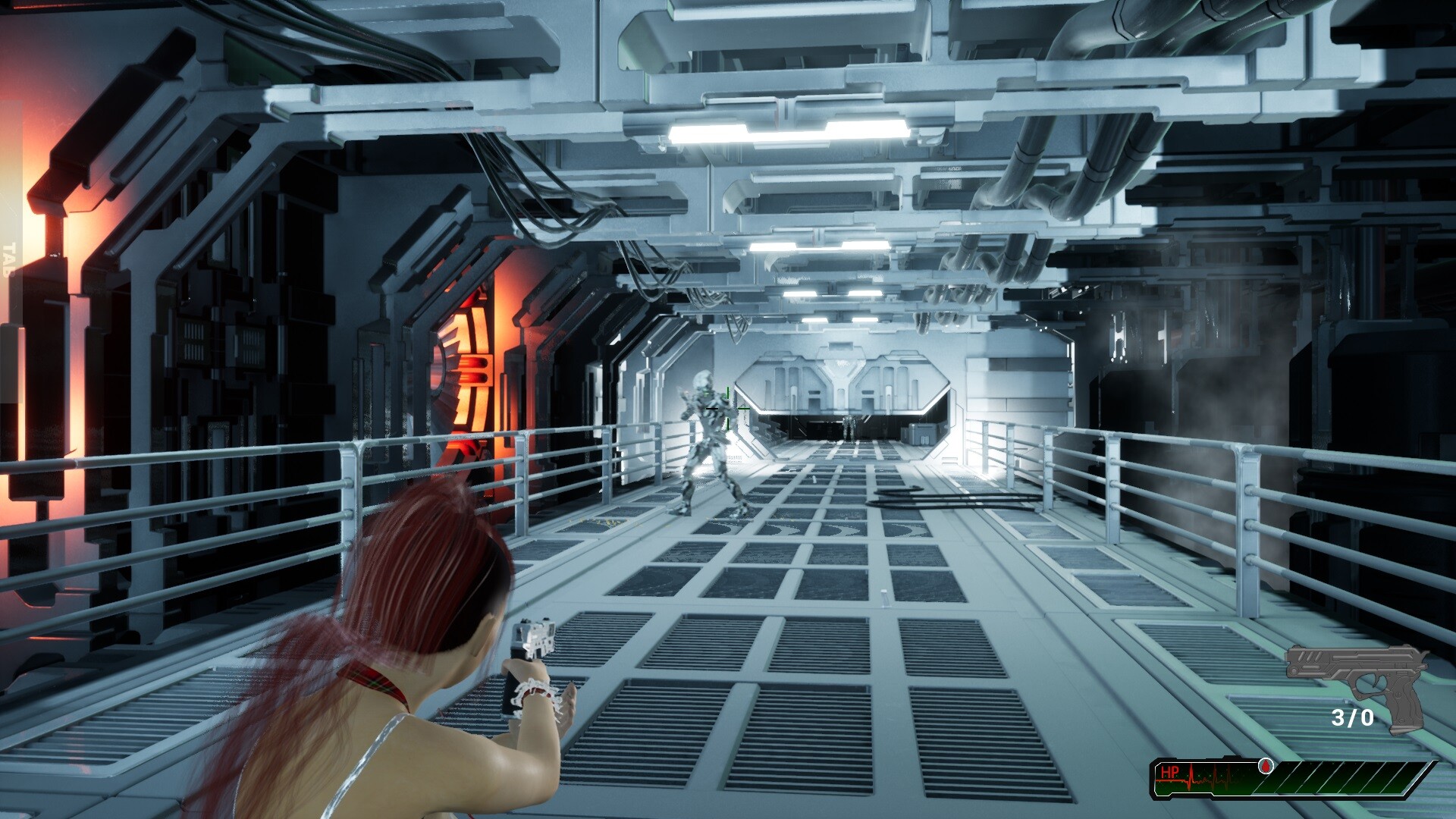Click the ammo counter showing 3/0
The width and height of the screenshot is (1456, 819).
click(x=1354, y=715)
